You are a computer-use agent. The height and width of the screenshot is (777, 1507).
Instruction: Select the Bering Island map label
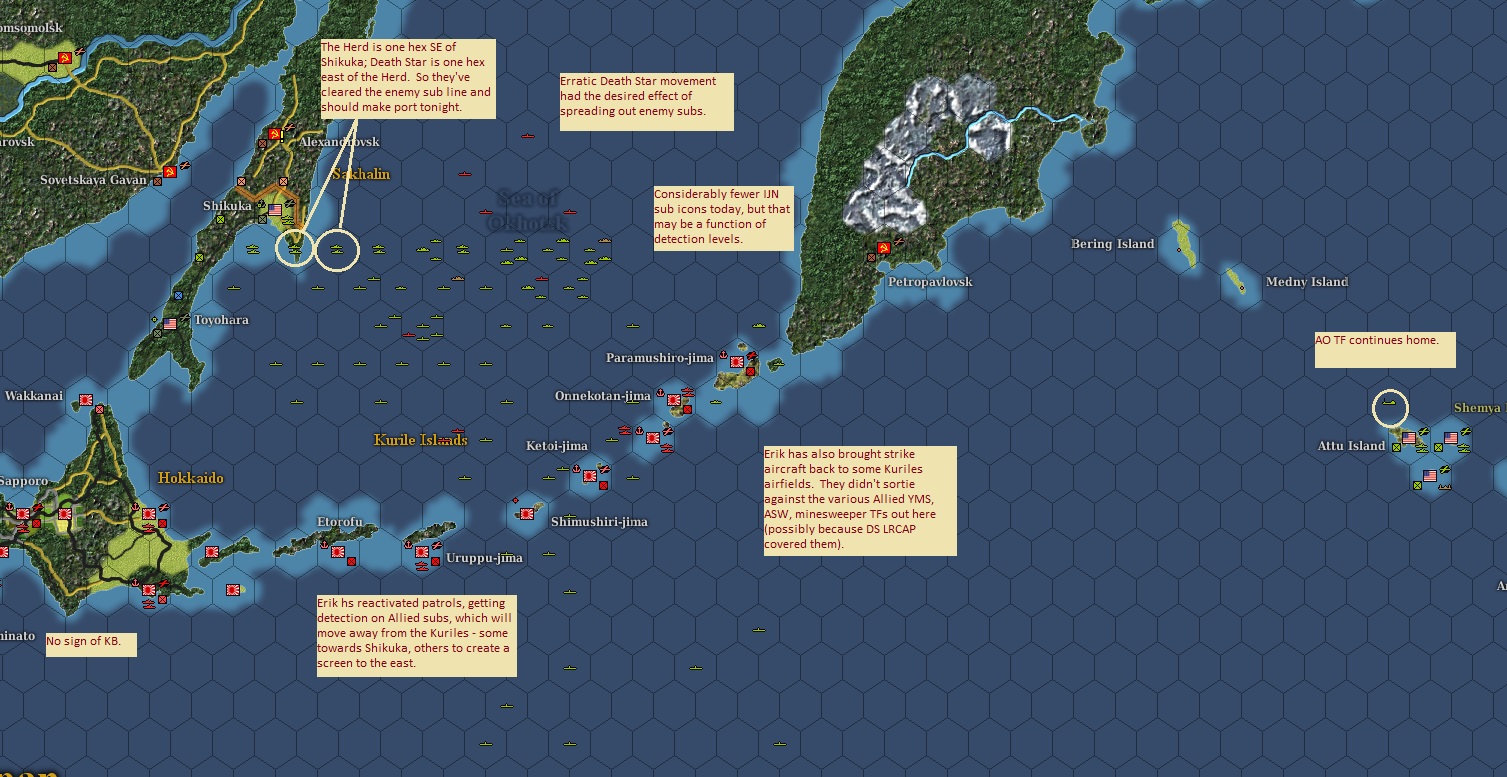[1111, 243]
